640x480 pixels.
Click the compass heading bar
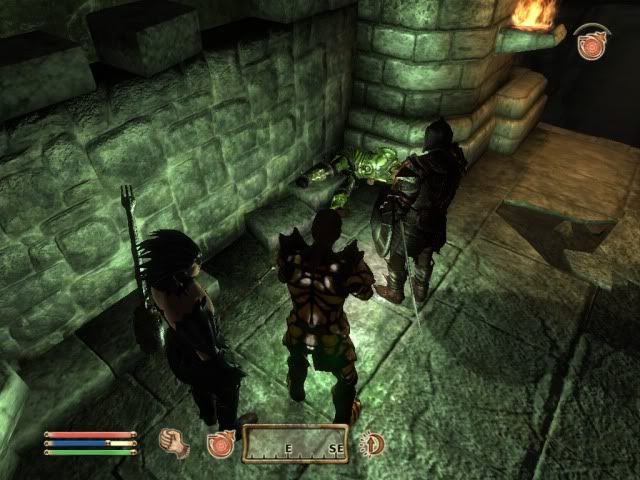(296, 444)
